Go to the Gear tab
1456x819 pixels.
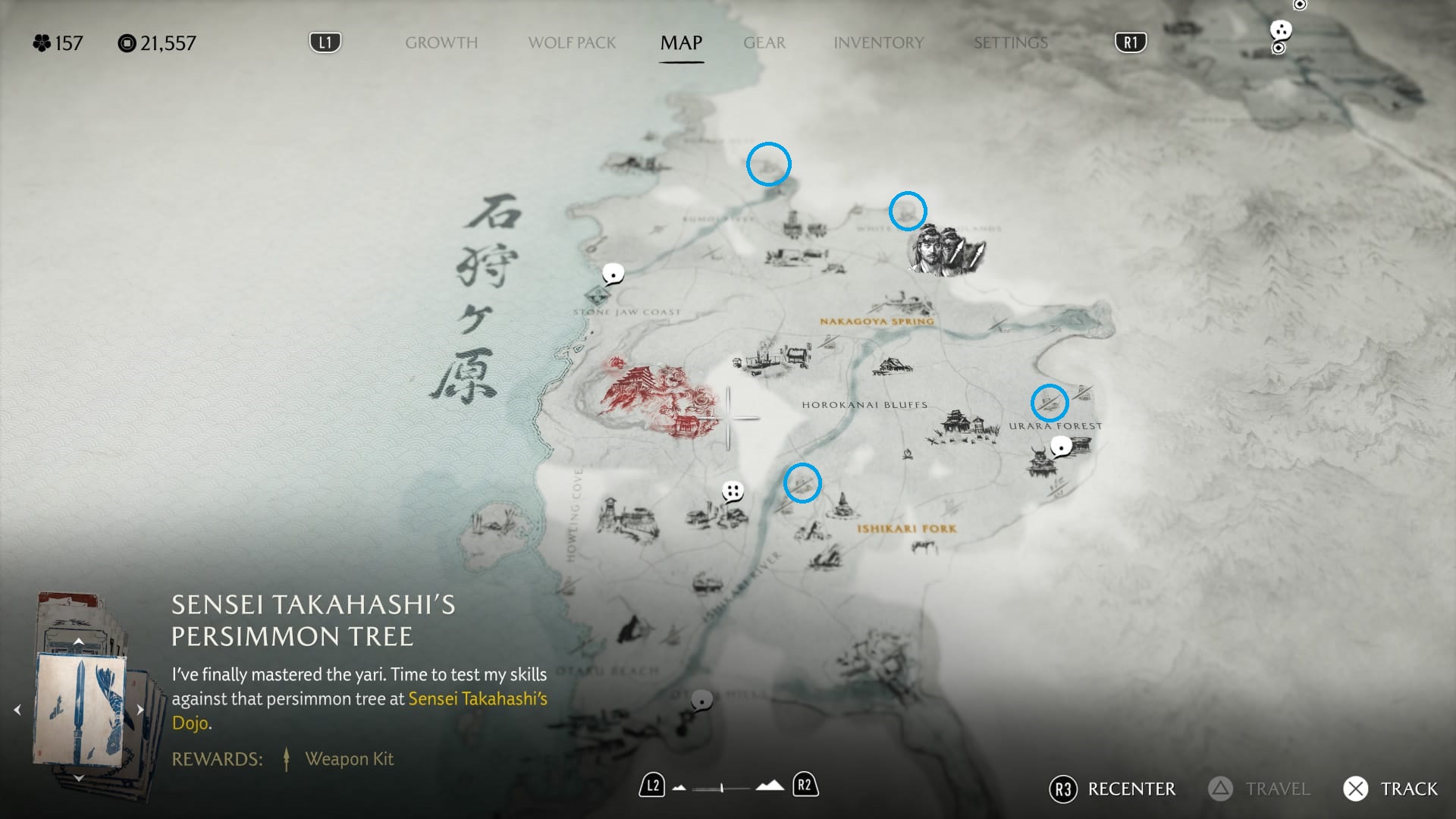(764, 43)
